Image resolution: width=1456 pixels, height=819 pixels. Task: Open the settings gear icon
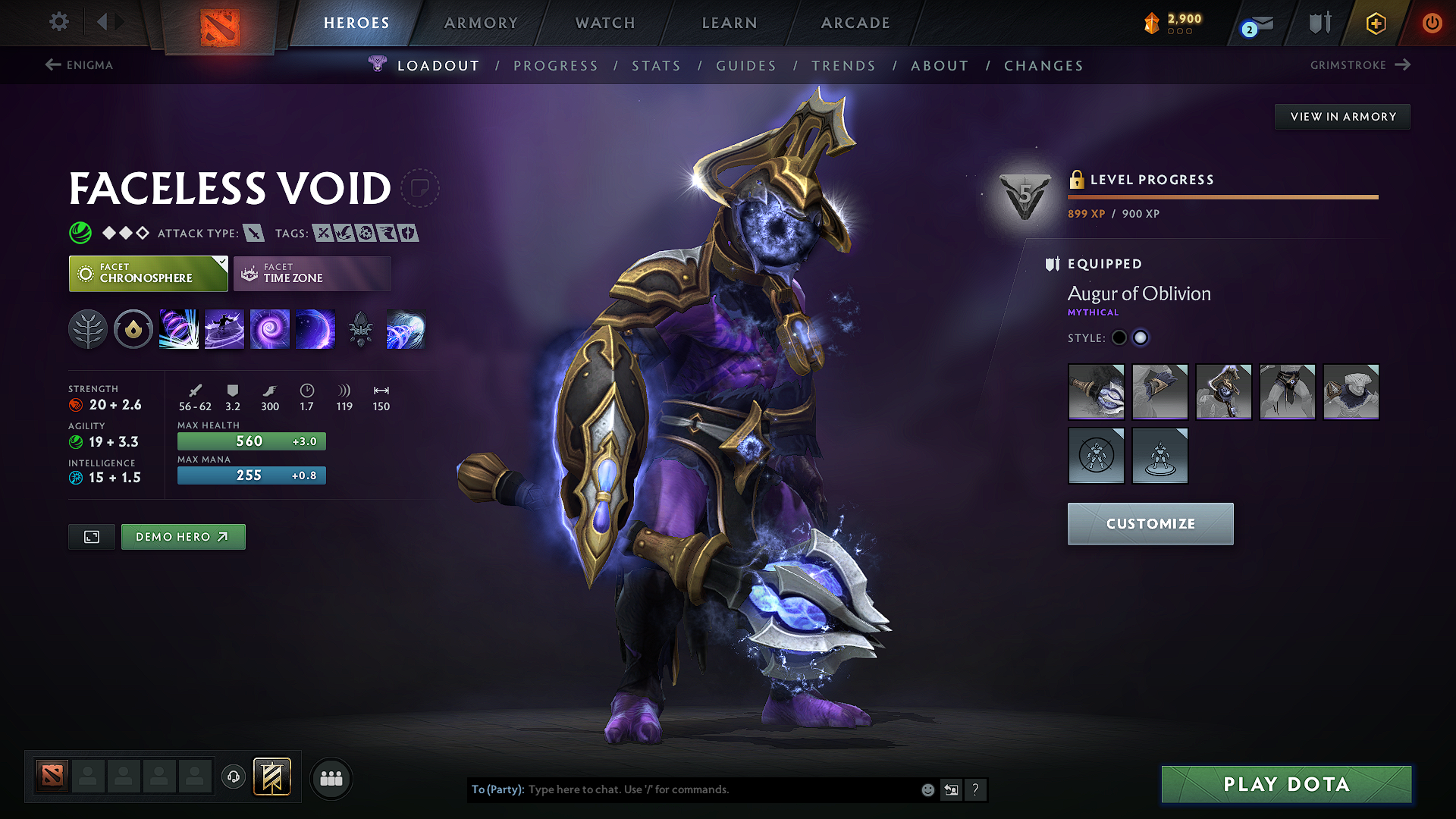[x=58, y=22]
